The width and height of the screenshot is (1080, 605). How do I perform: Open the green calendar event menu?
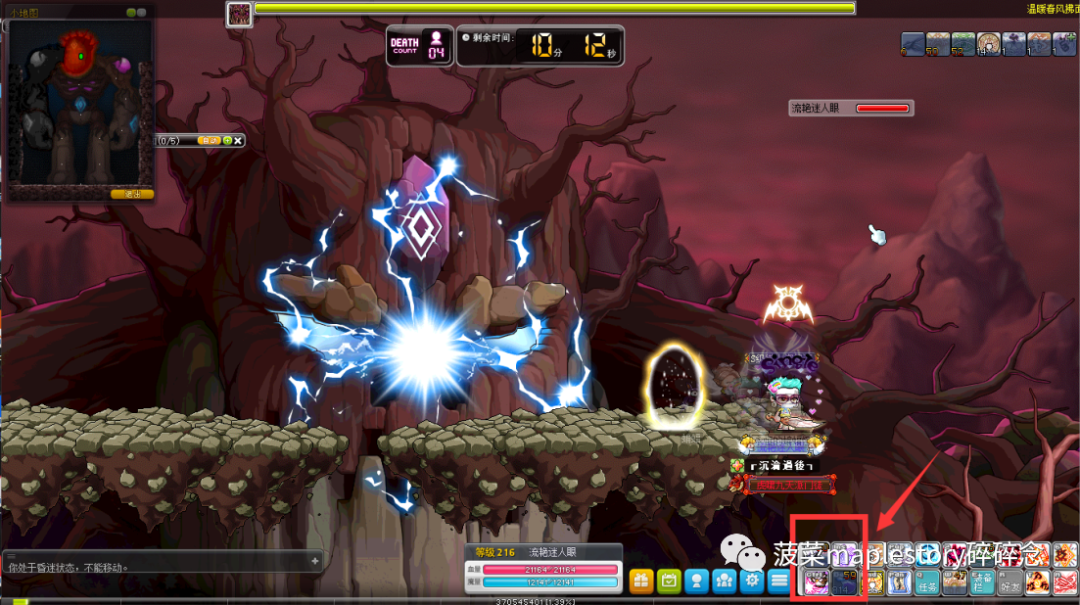(669, 581)
